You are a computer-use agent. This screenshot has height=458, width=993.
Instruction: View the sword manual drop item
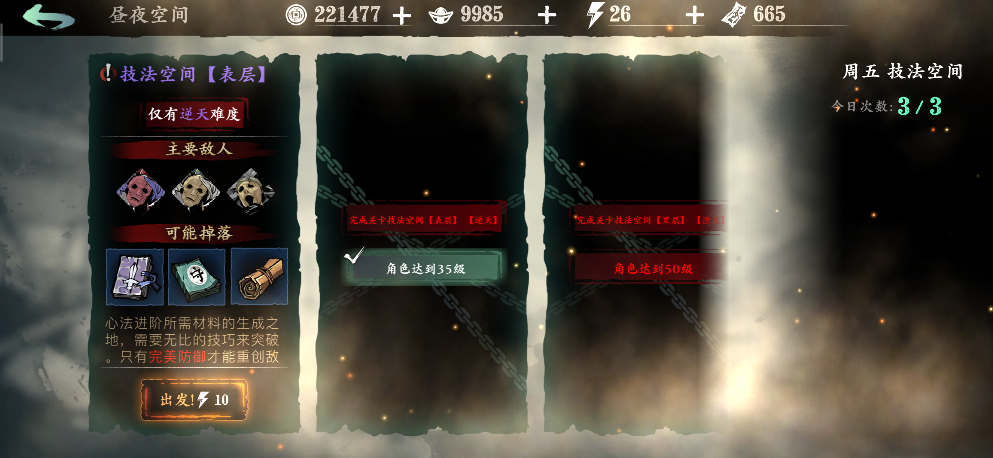135,276
